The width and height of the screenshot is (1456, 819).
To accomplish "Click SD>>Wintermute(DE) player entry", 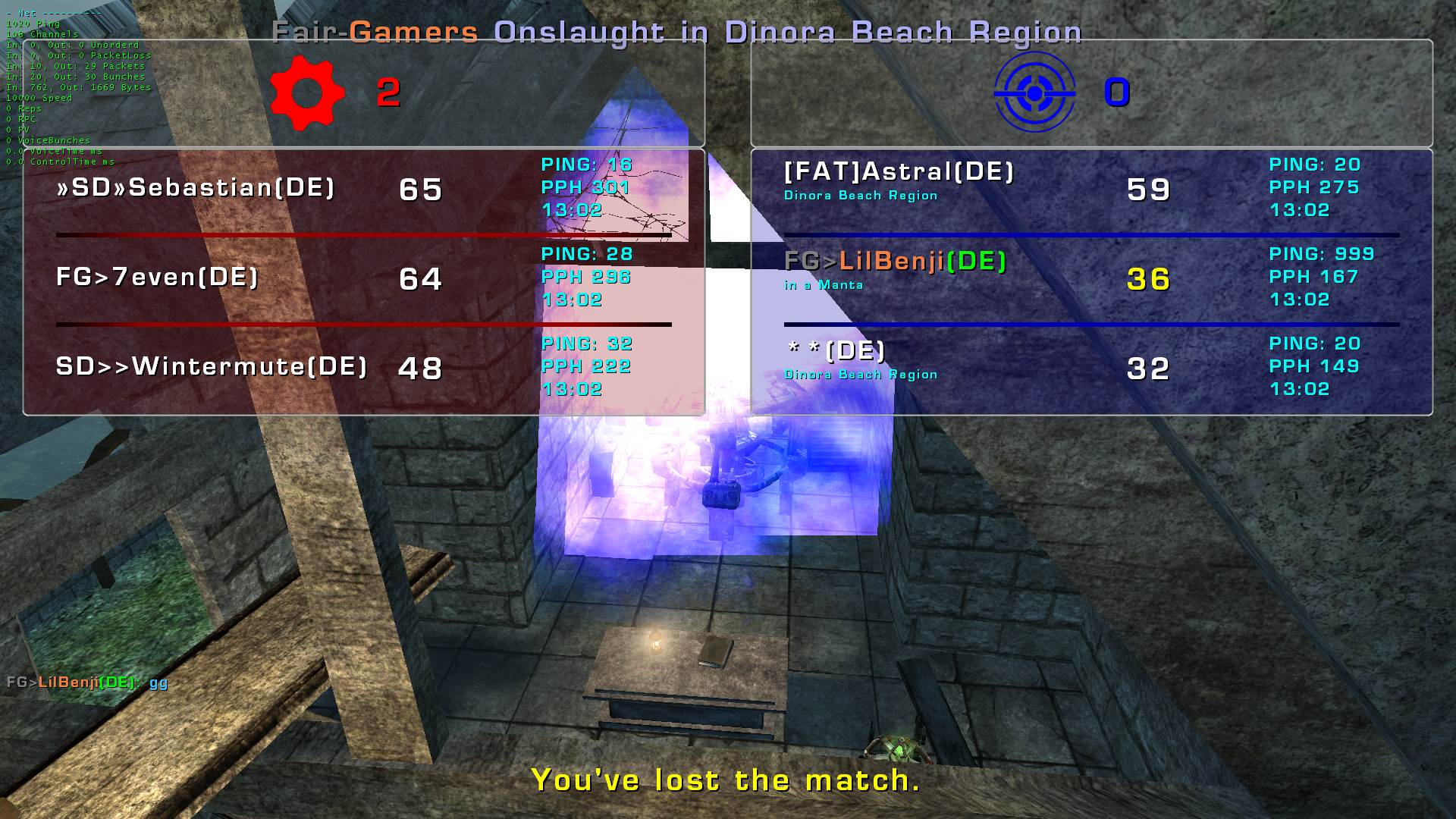I will pyautogui.click(x=212, y=367).
